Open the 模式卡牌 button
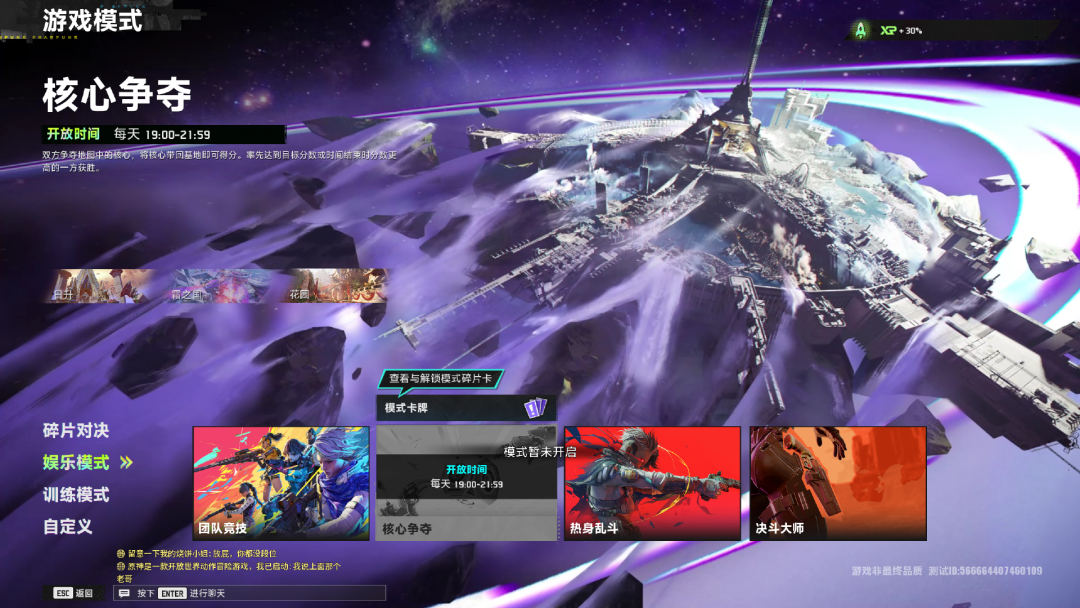This screenshot has width=1080, height=608. (466, 408)
